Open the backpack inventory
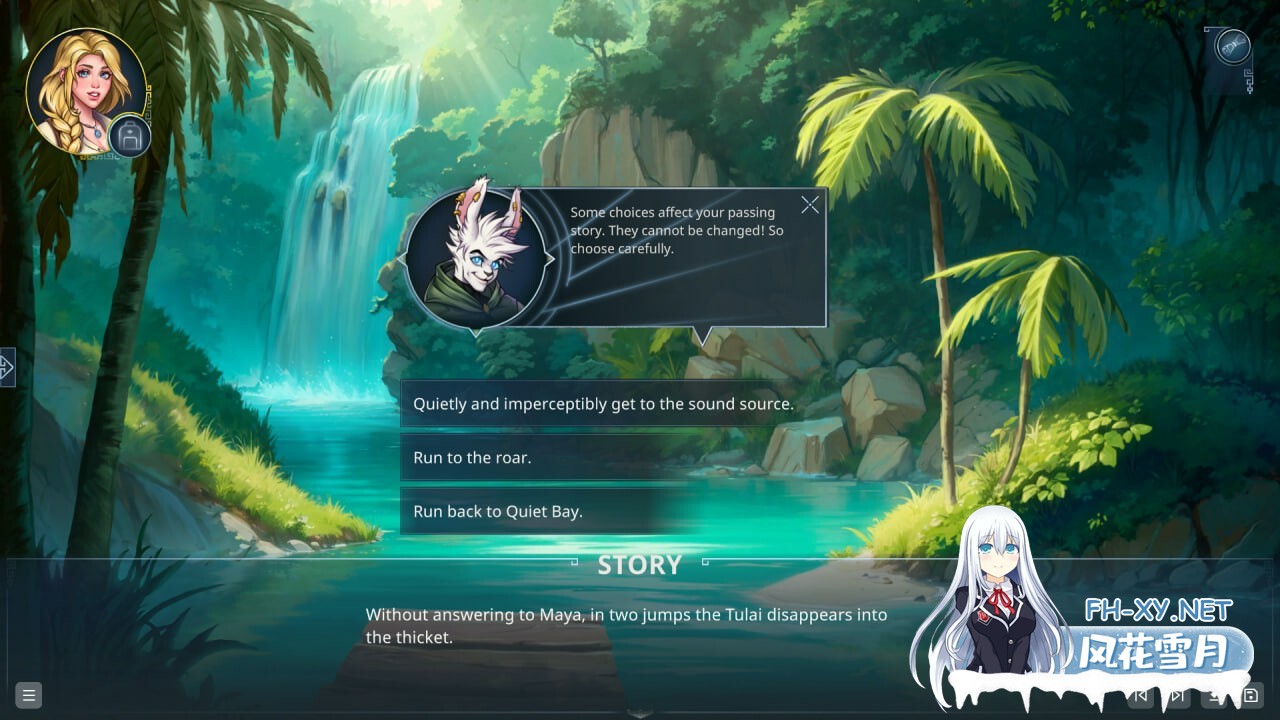The image size is (1280, 720). [x=130, y=136]
